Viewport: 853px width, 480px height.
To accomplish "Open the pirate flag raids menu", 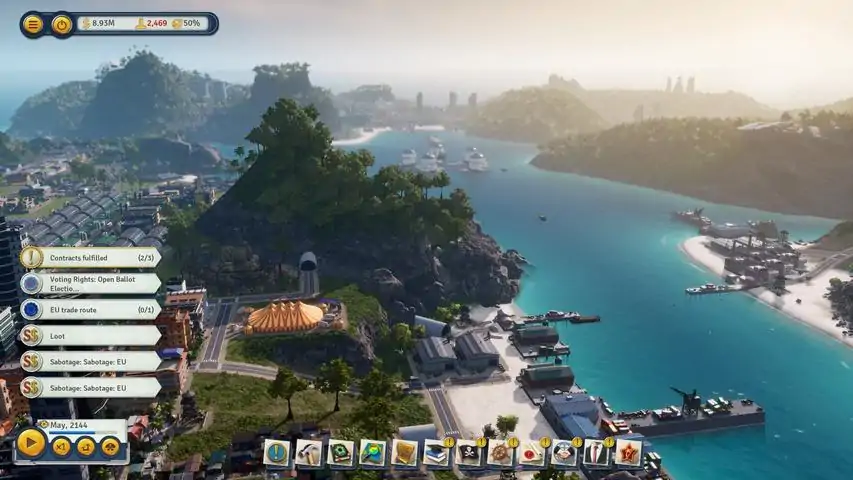I will click(x=469, y=453).
